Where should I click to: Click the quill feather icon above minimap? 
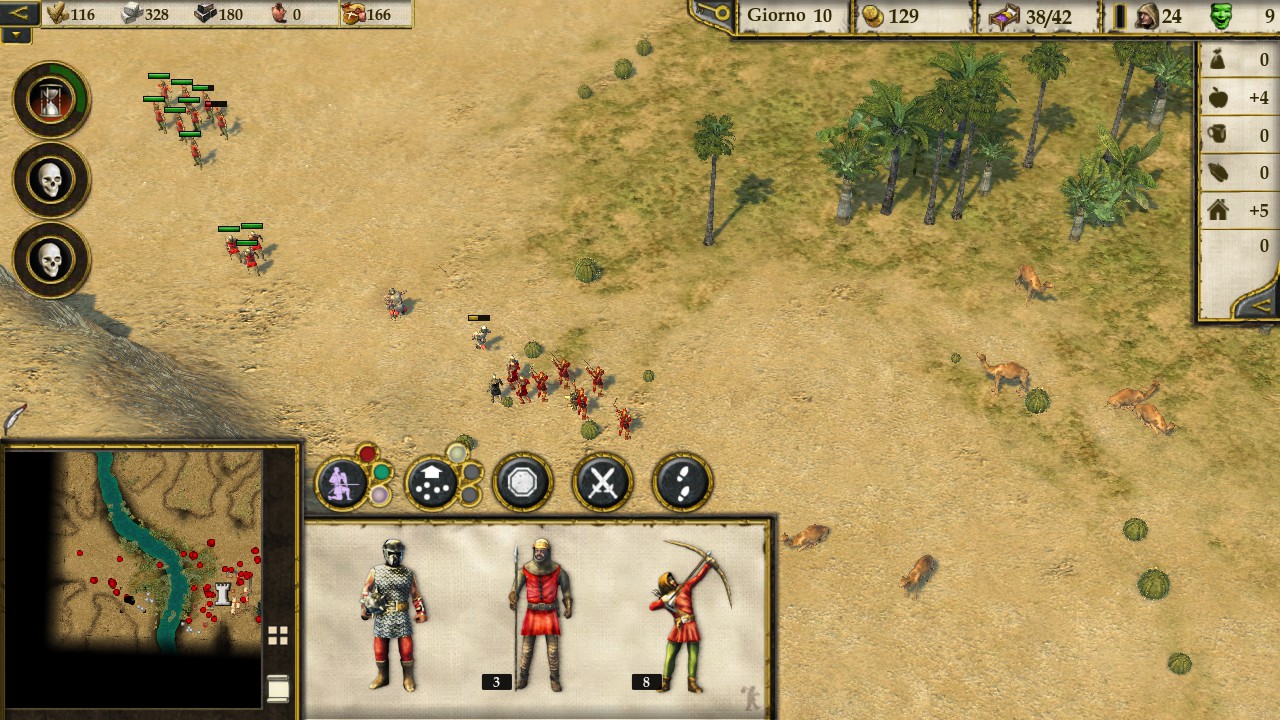[x=14, y=418]
